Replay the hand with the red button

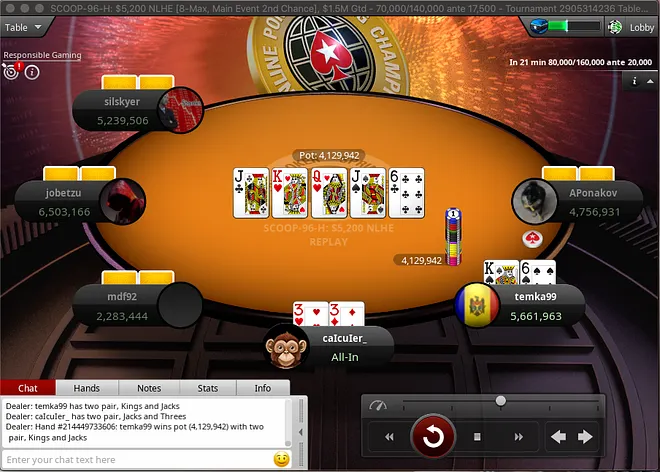[434, 436]
